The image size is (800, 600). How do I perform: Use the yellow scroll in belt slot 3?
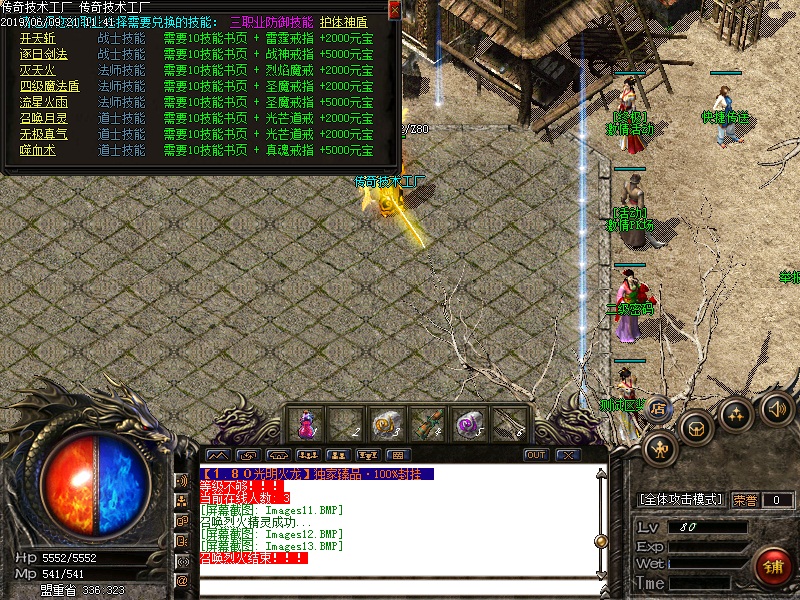point(385,424)
